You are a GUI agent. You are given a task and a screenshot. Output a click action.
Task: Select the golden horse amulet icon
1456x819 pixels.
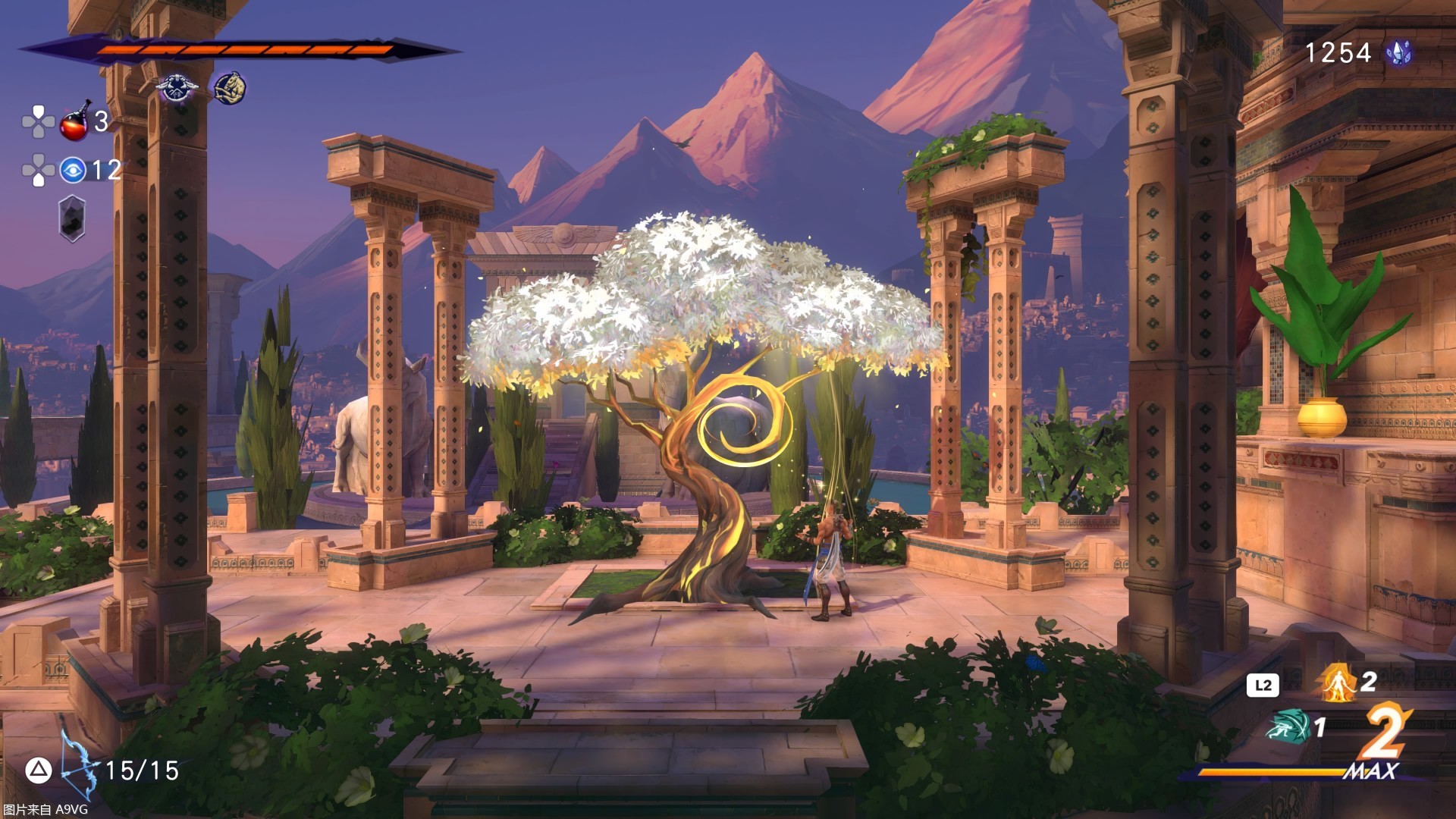tap(229, 89)
